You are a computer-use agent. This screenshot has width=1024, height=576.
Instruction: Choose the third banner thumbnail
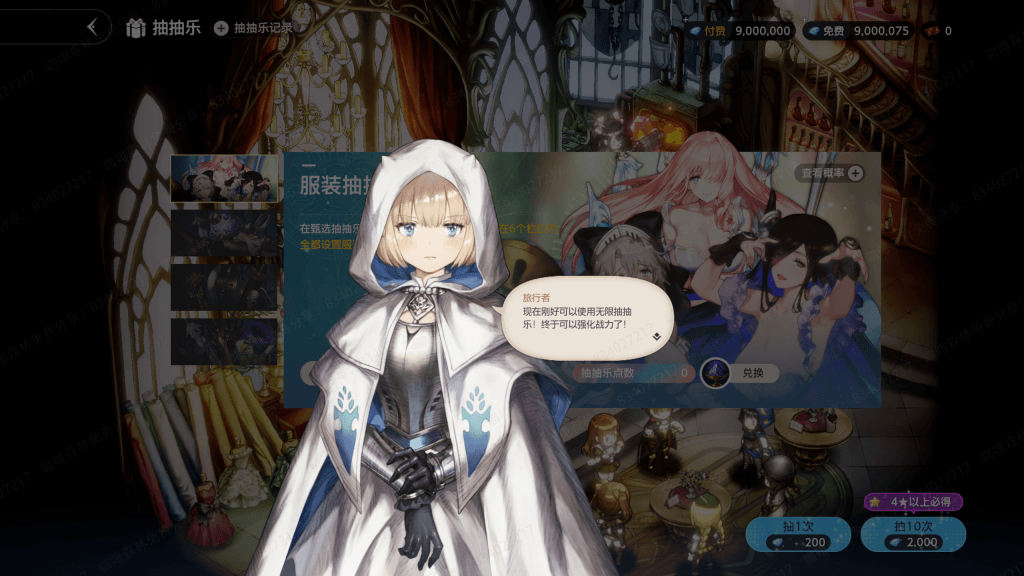(x=224, y=286)
